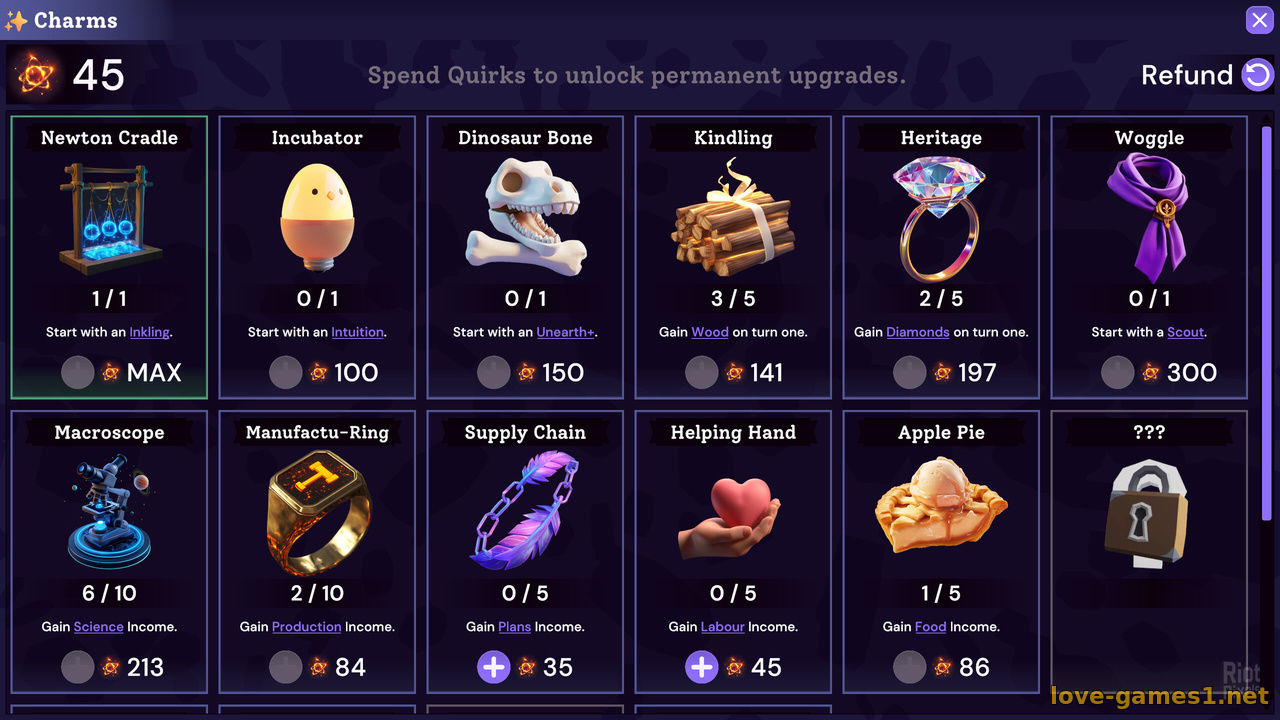Select the Apple Pie charm card
1280x720 pixels.
tap(941, 520)
